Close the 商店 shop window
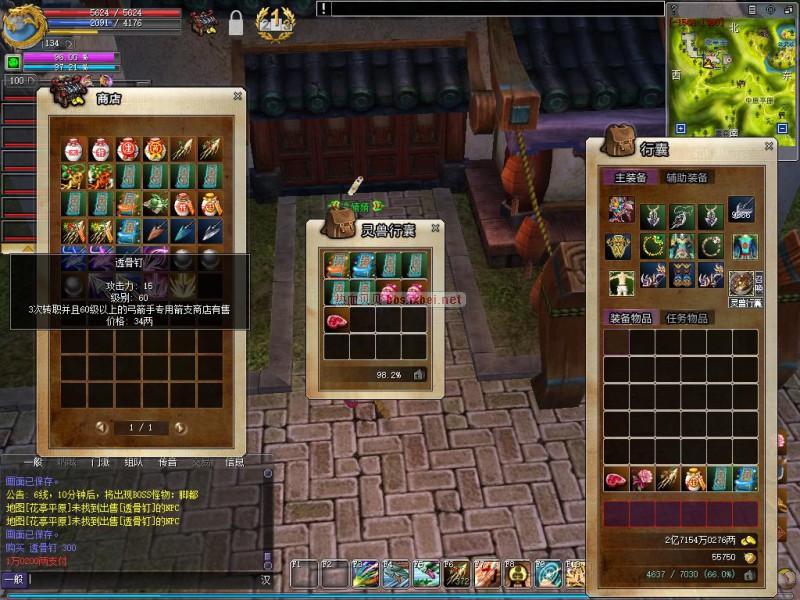 point(237,96)
